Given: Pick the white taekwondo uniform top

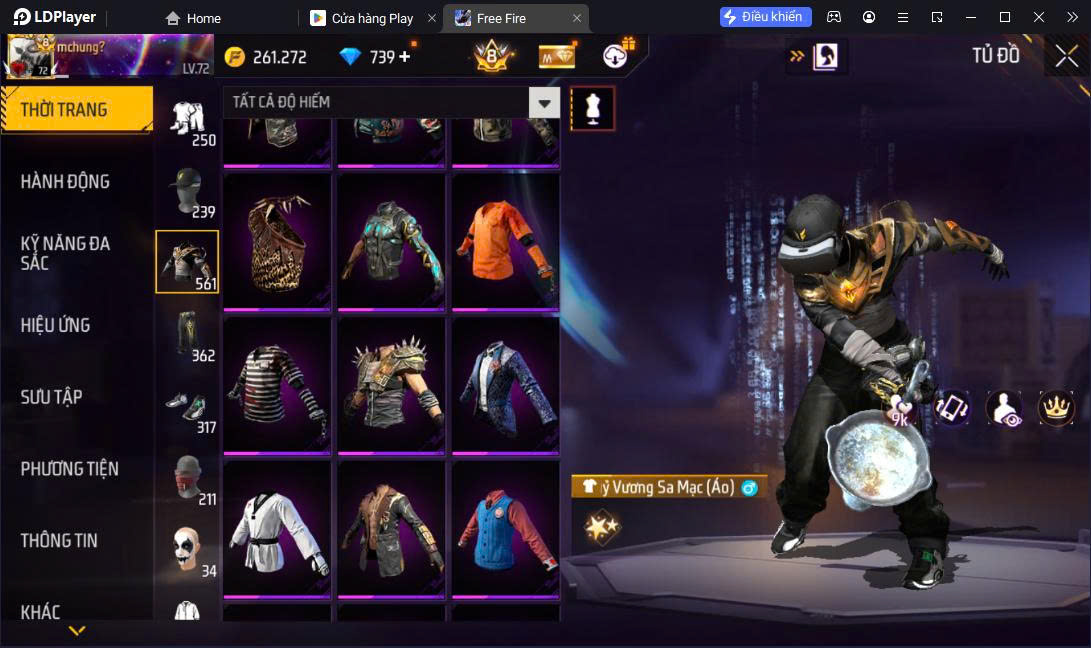Looking at the screenshot, I should coord(277,530).
